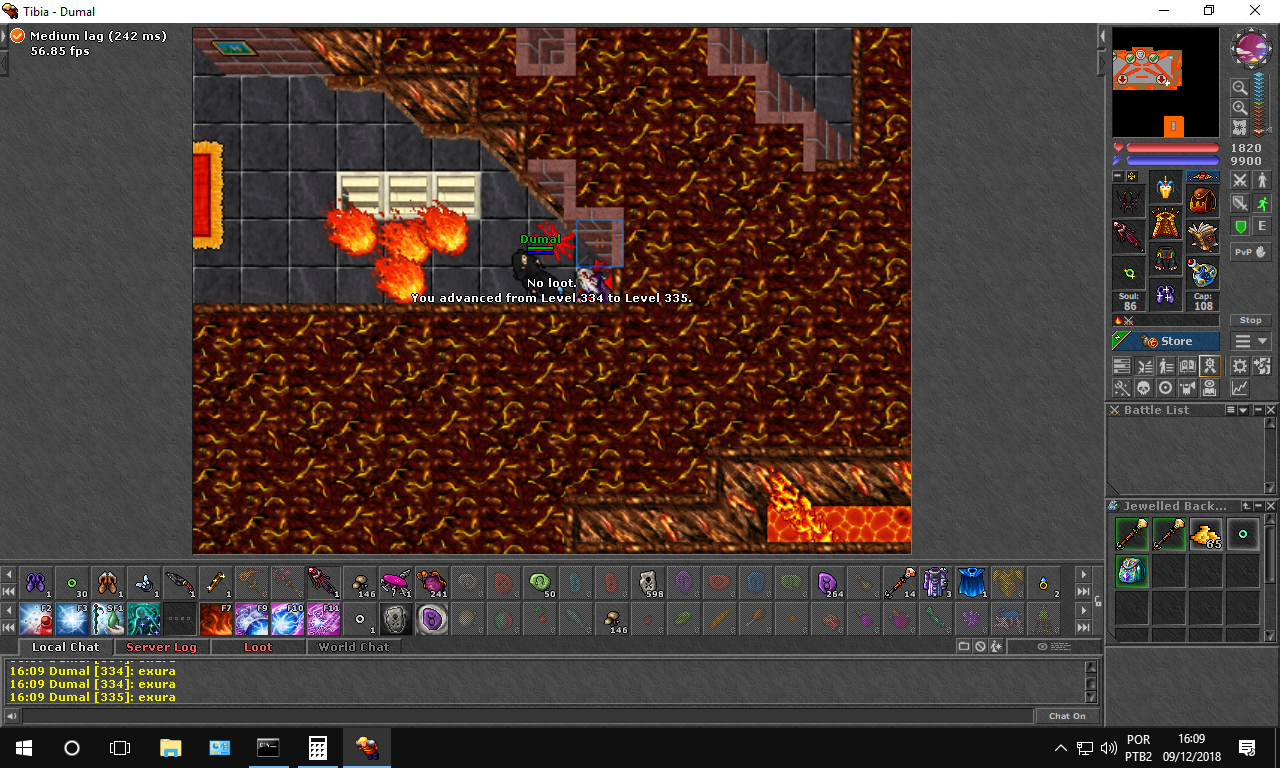Toggle the Chat On button
This screenshot has width=1280, height=768.
[1067, 716]
